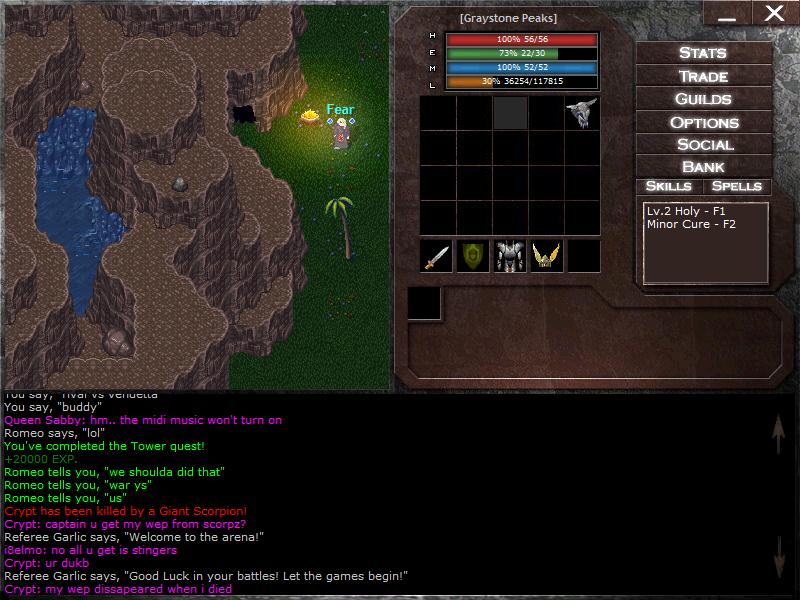Close the game window
The image size is (800, 600).
[x=775, y=13]
